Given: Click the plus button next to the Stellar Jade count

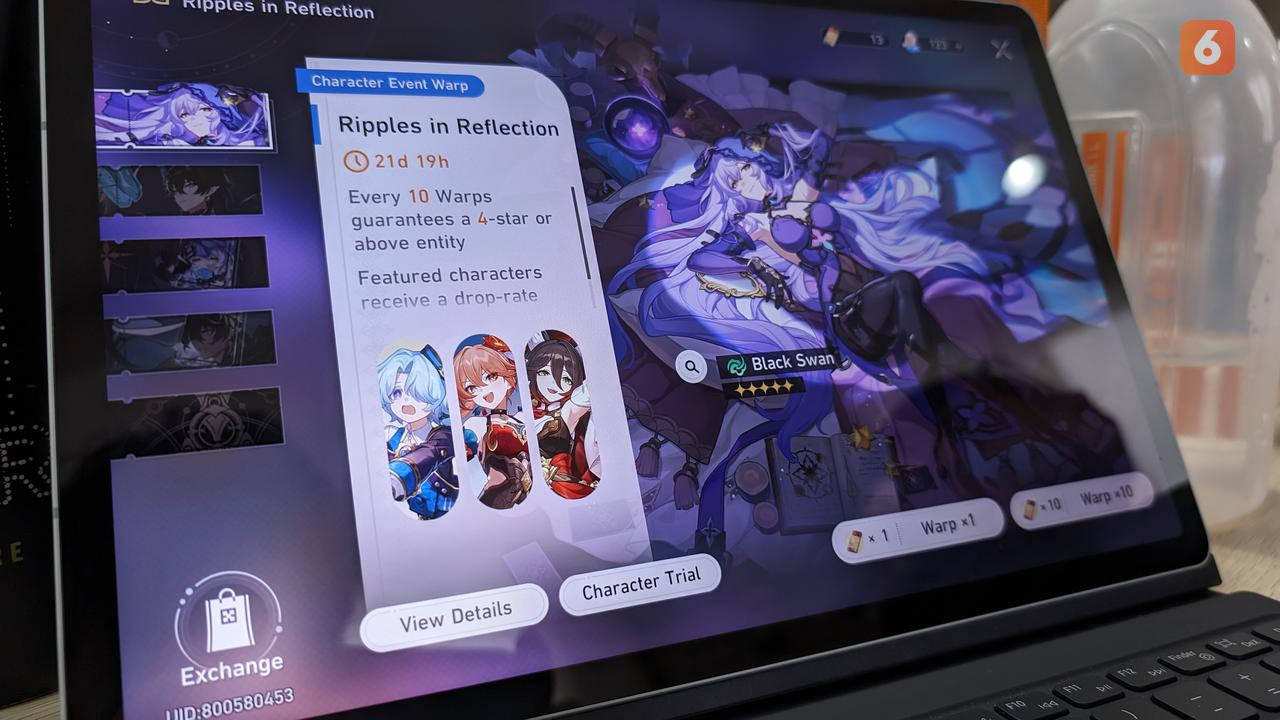Looking at the screenshot, I should click(x=958, y=44).
